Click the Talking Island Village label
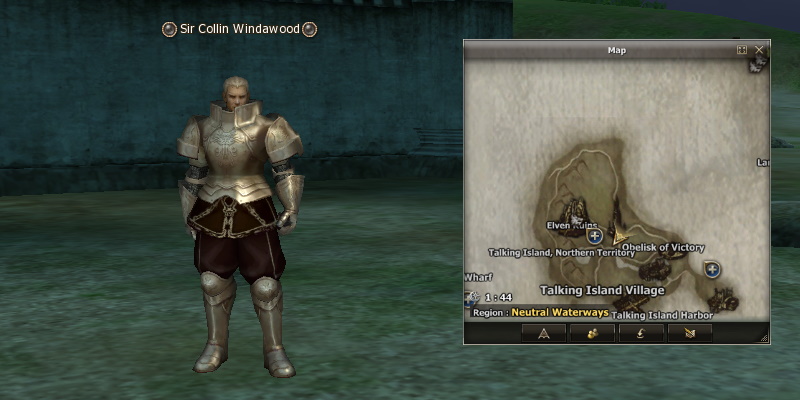 coord(588,290)
